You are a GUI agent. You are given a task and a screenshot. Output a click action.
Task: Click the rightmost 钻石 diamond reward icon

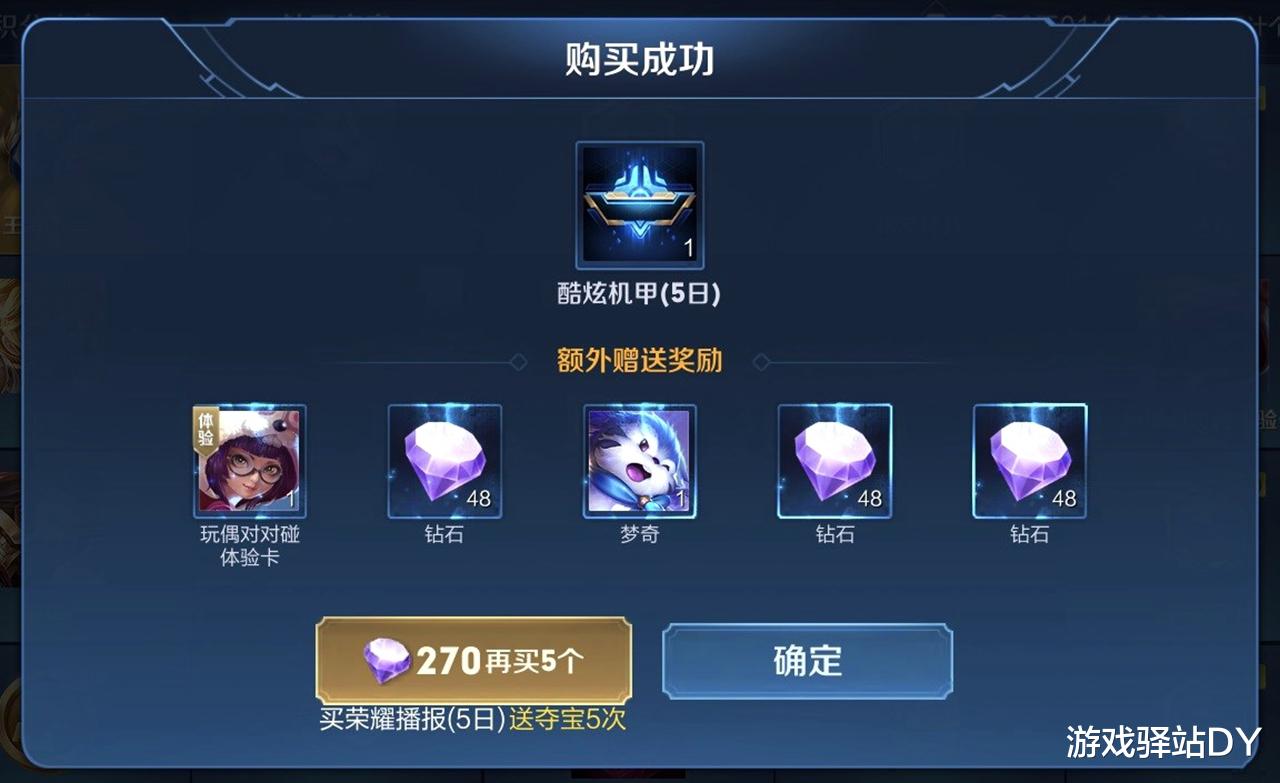click(x=1029, y=461)
